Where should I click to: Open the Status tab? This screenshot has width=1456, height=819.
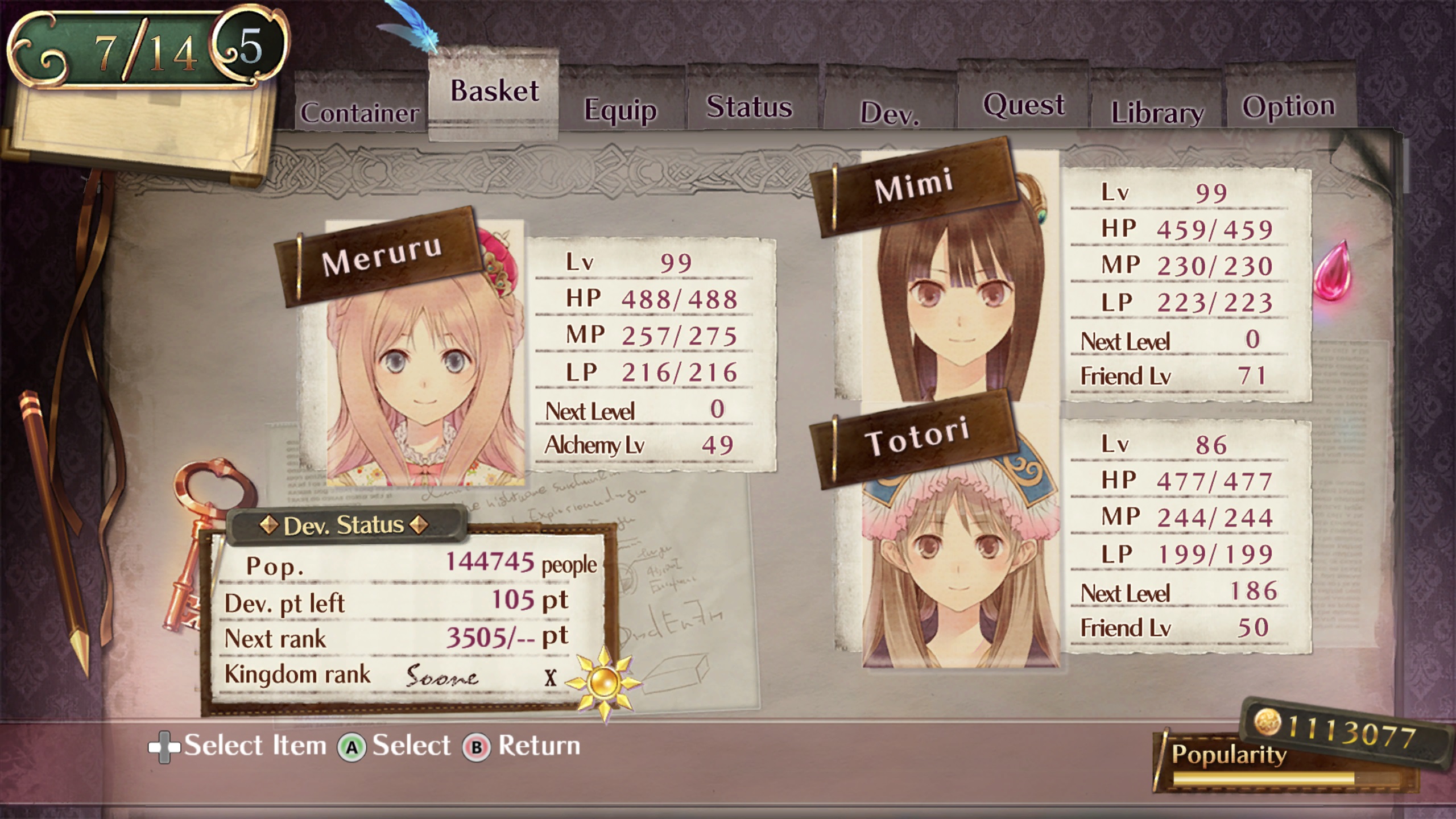point(749,107)
